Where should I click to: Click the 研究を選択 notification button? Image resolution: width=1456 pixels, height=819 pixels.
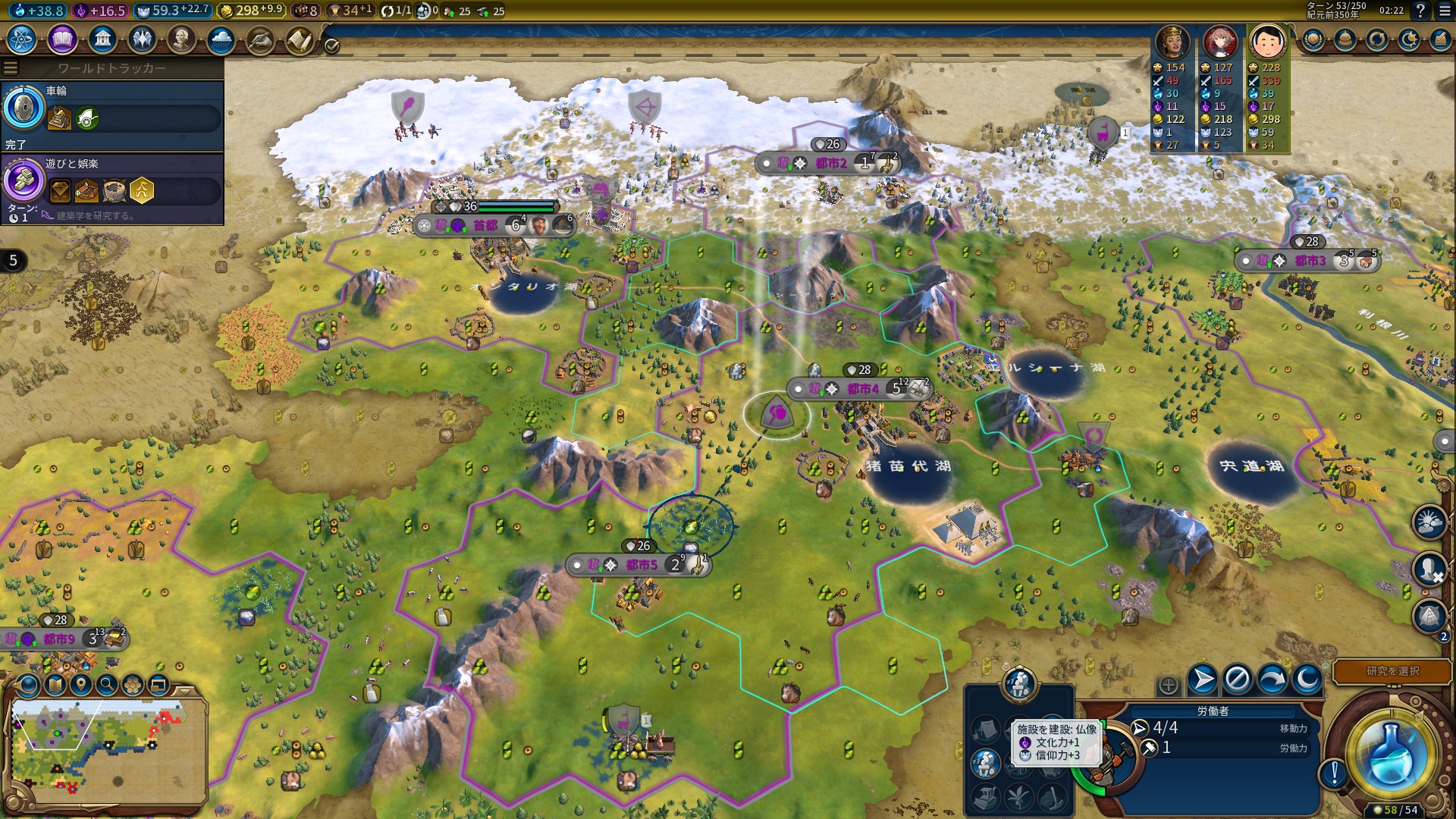coord(1392,671)
